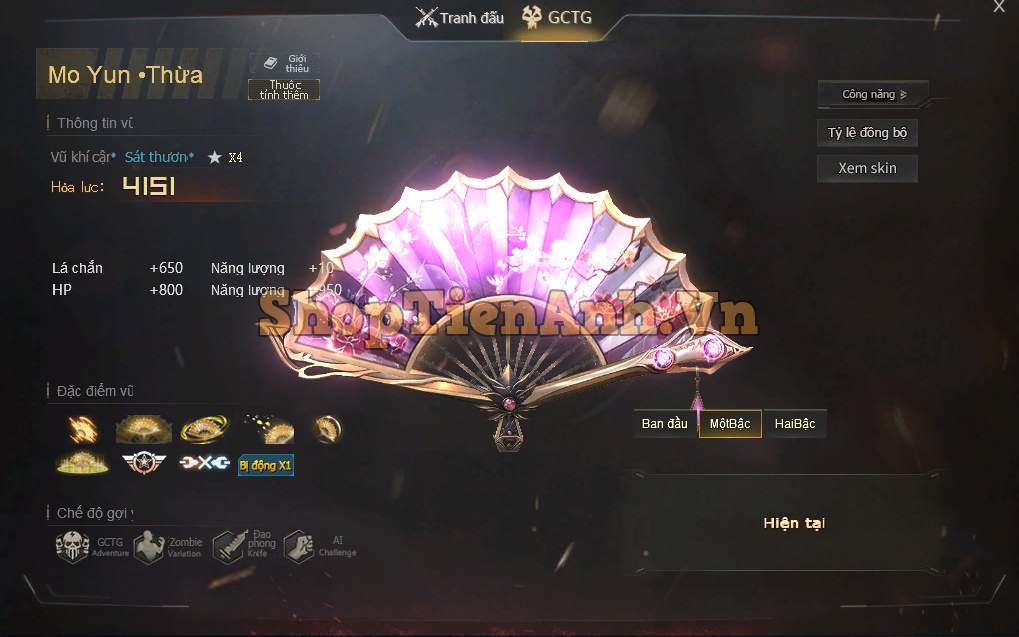
Task: Select the orange slash trait icon
Action: pos(83,429)
